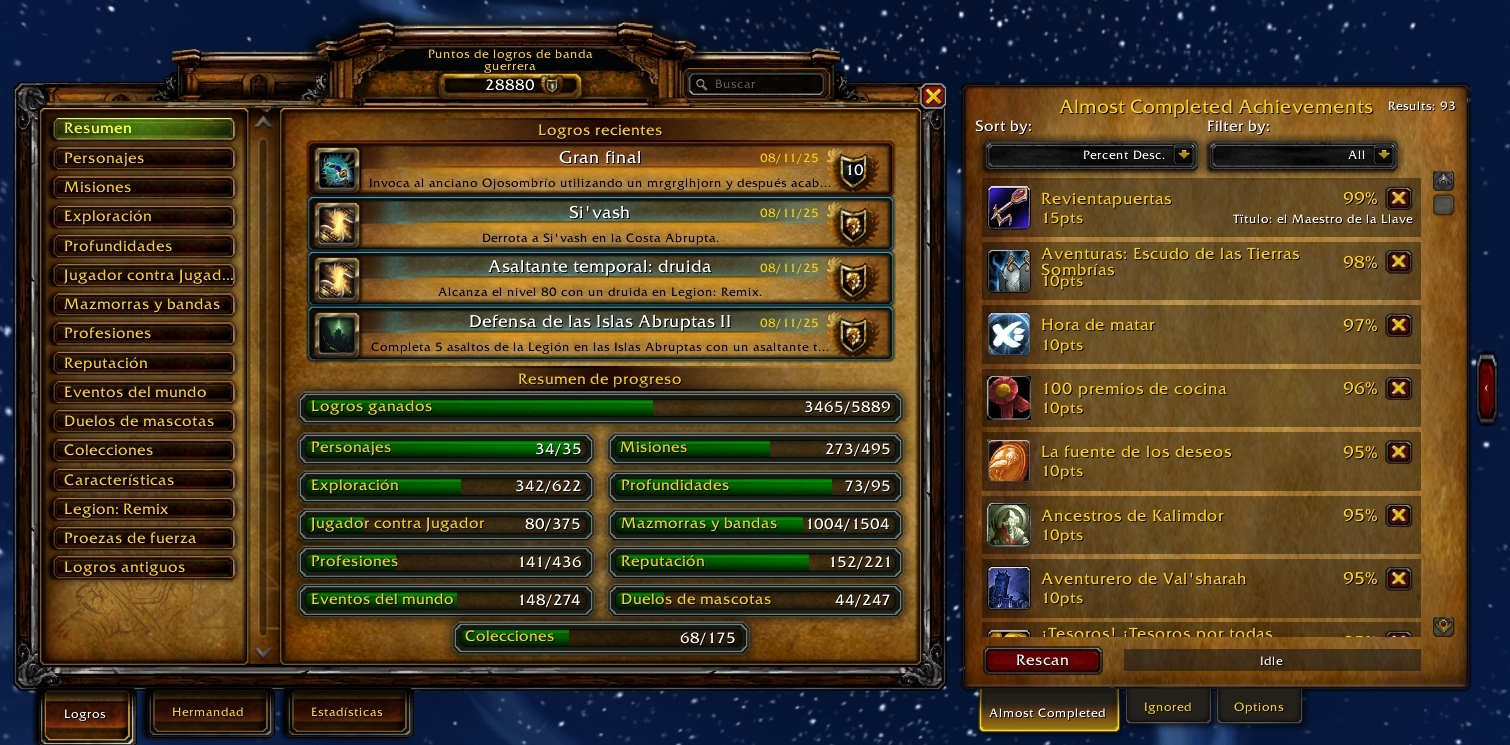Switch to the Hermandad tab
Screen dimensions: 1510x745
pos(208,712)
